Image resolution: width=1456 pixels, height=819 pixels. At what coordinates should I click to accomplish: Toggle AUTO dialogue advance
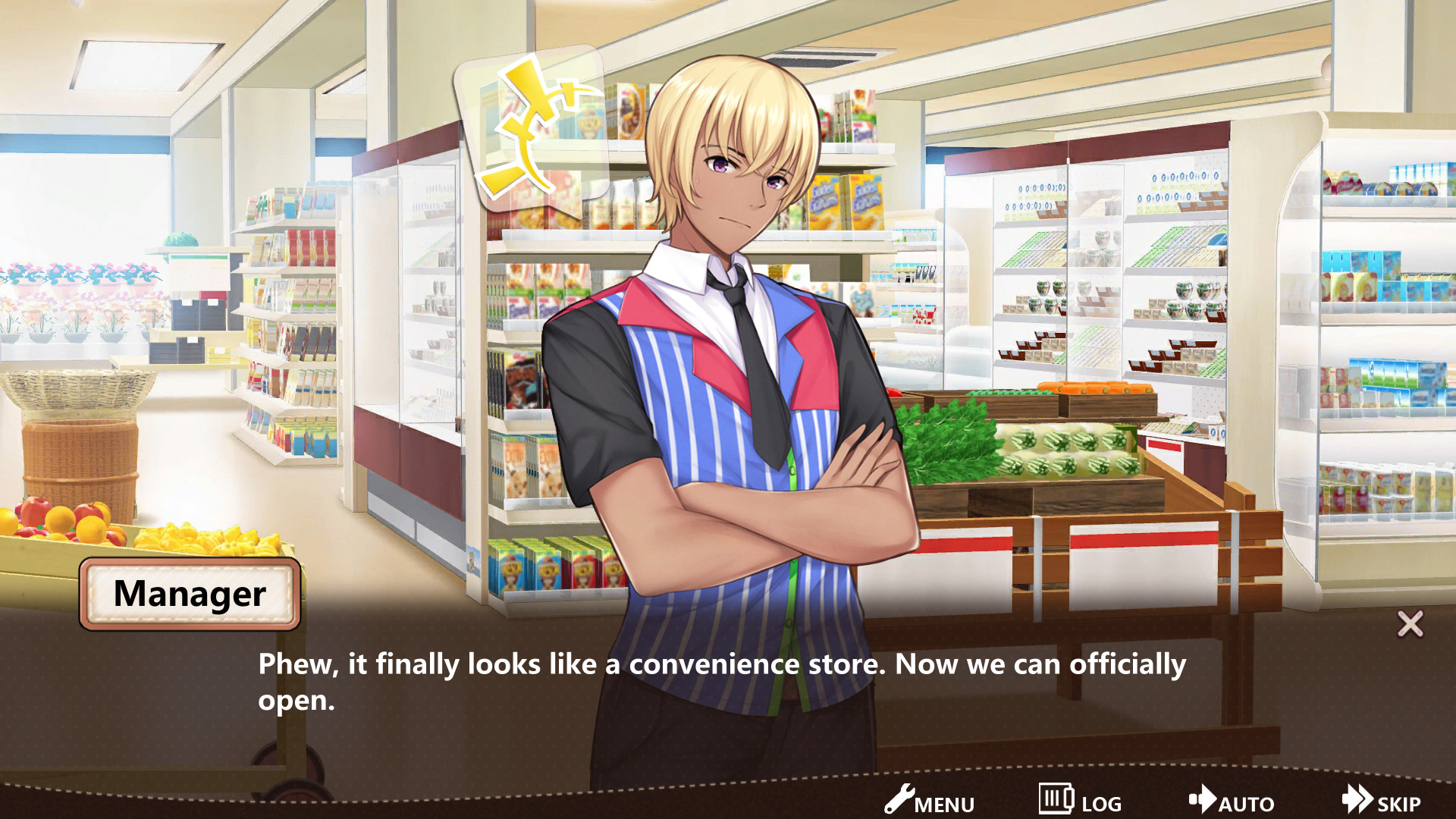(1232, 801)
